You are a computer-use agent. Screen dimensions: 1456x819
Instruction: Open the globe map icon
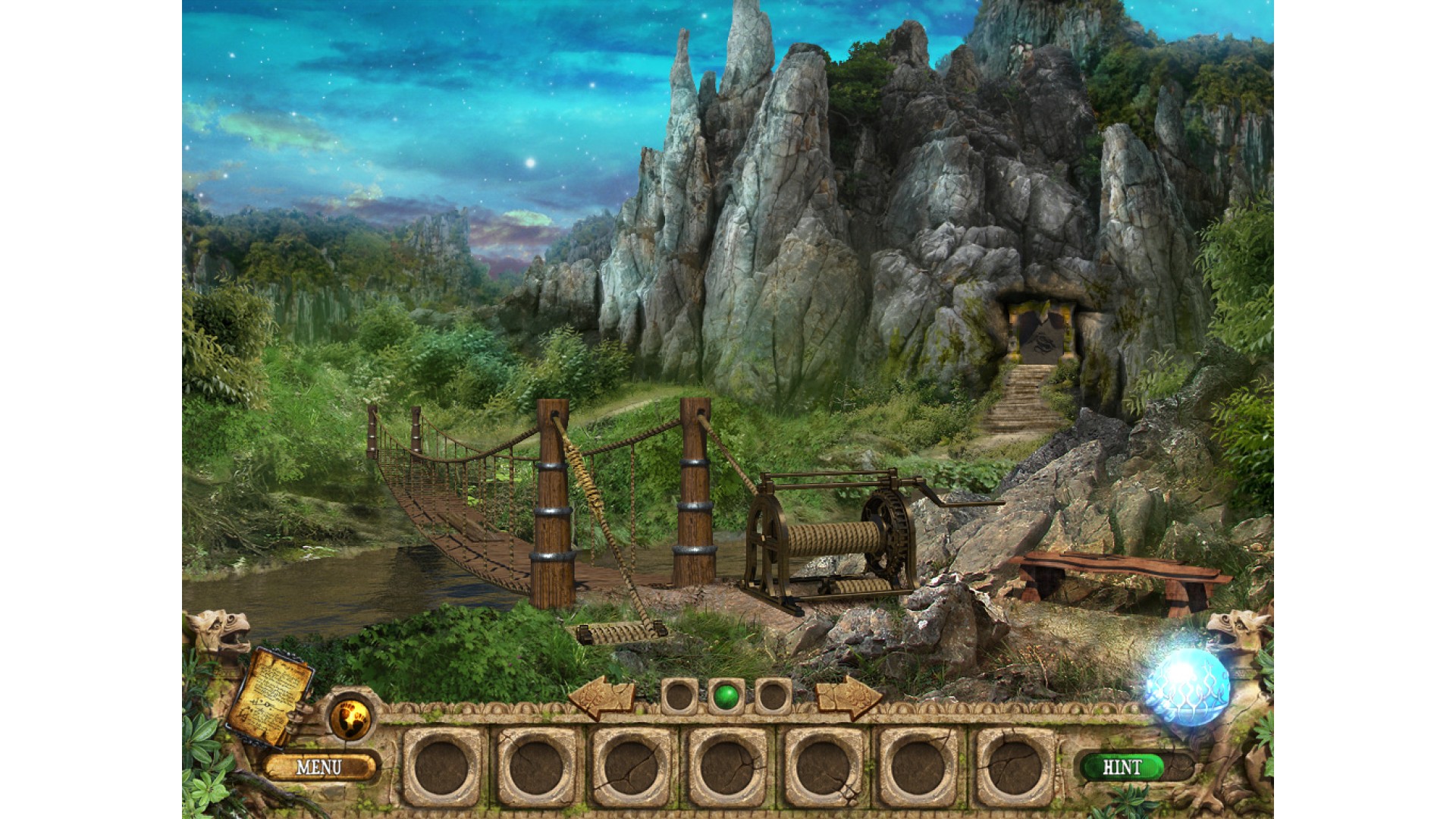coord(350,717)
